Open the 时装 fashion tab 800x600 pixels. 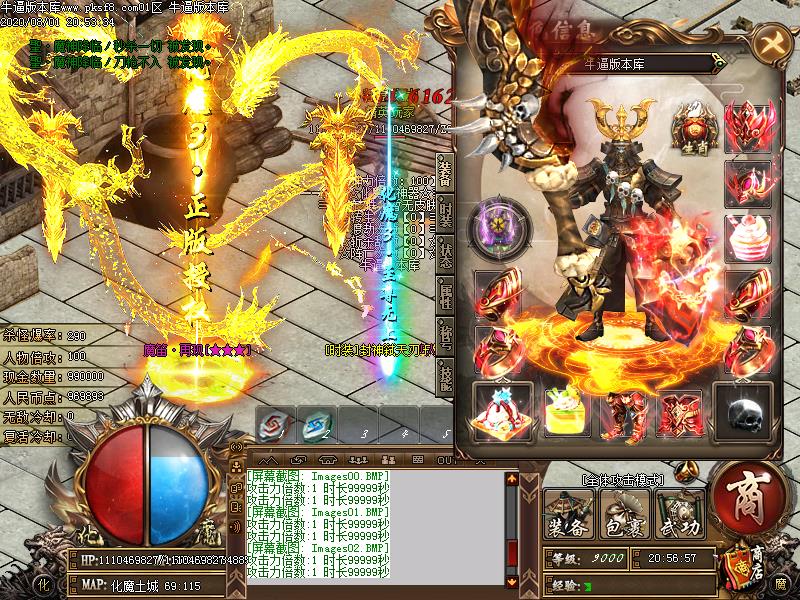click(x=445, y=211)
